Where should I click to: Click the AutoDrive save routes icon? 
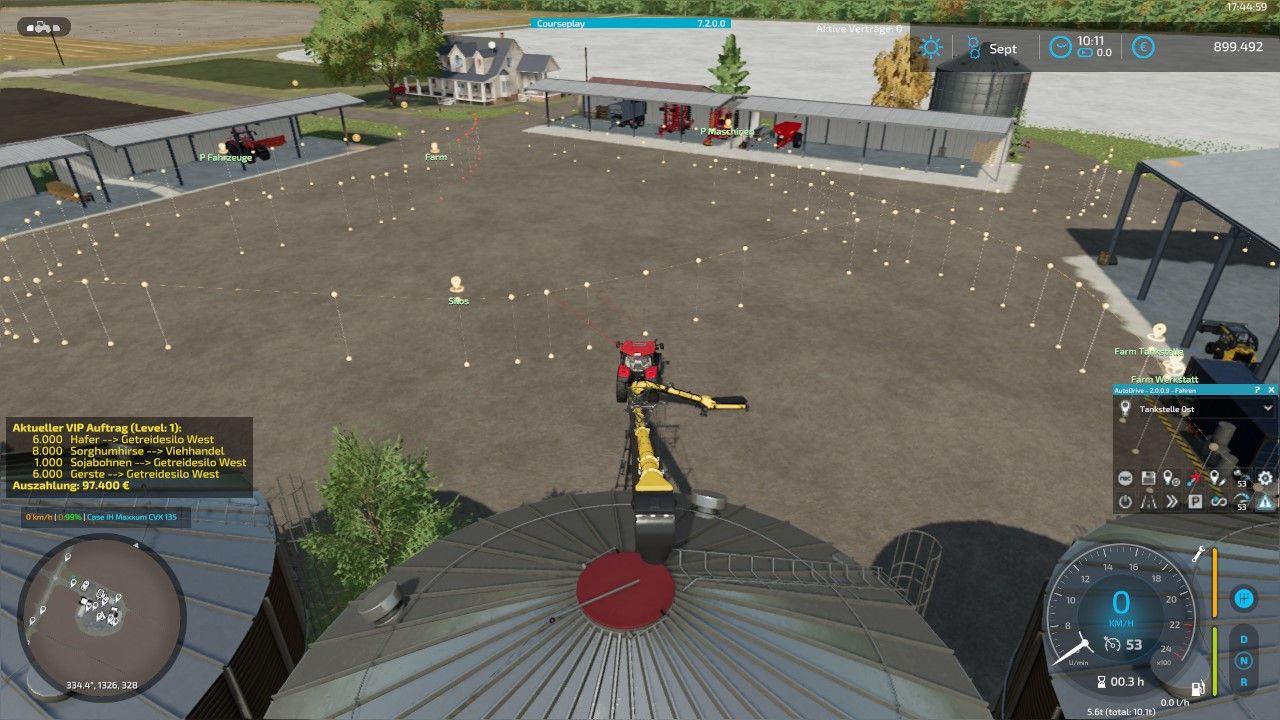point(1147,477)
